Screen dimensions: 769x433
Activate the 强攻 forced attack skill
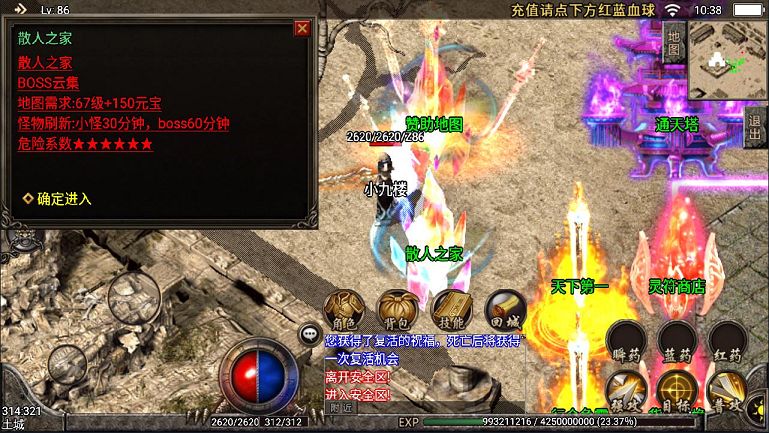(628, 392)
